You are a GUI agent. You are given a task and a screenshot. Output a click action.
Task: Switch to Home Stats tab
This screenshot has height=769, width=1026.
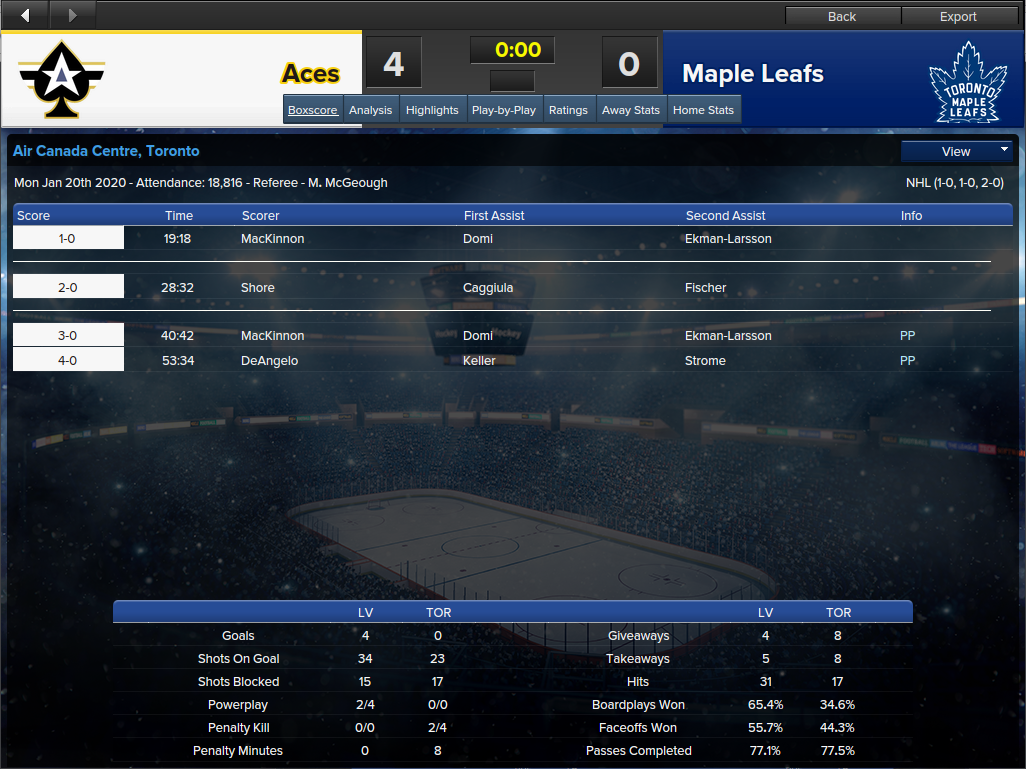pyautogui.click(x=703, y=110)
